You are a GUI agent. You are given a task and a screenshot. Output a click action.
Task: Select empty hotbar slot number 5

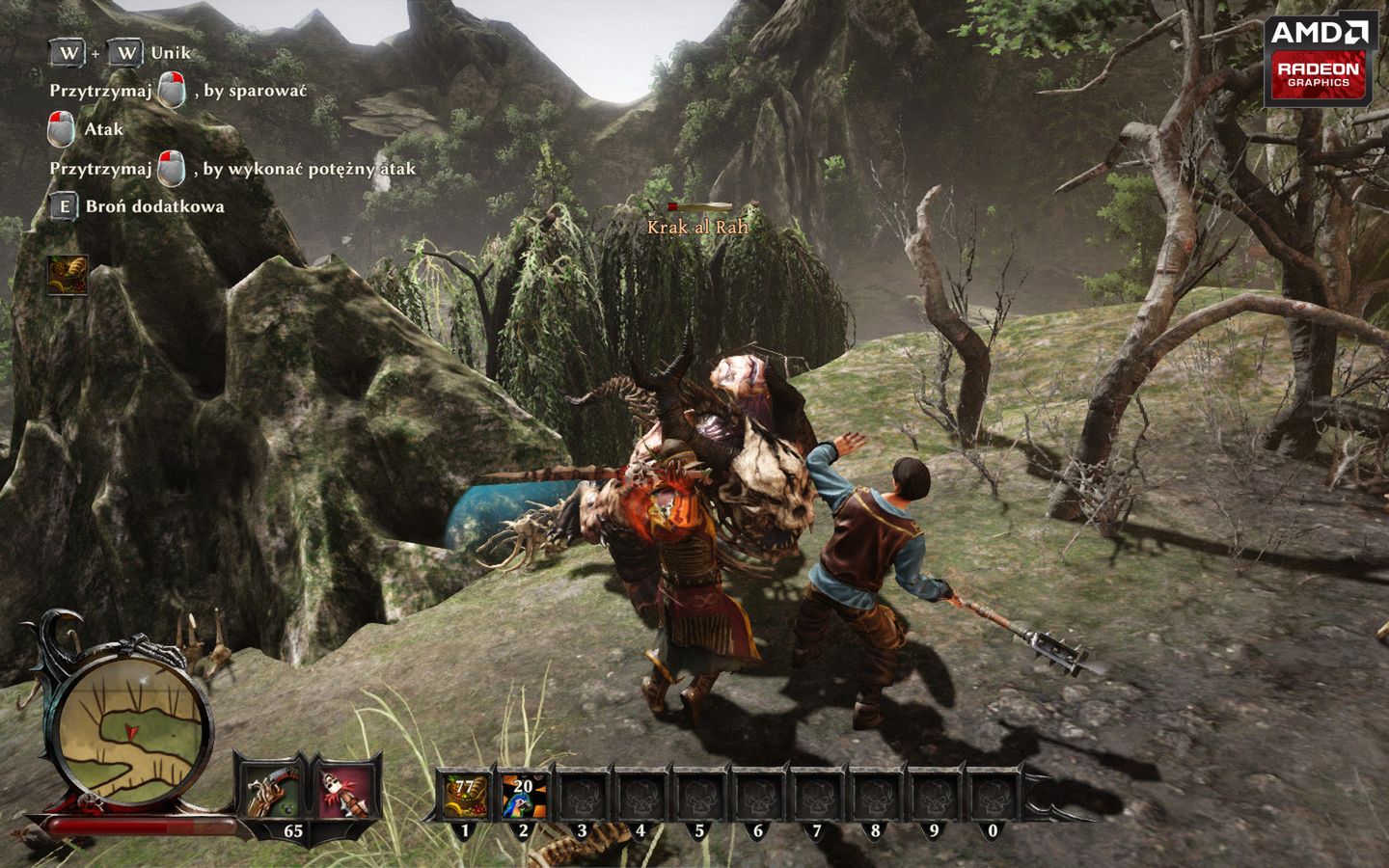[699, 797]
